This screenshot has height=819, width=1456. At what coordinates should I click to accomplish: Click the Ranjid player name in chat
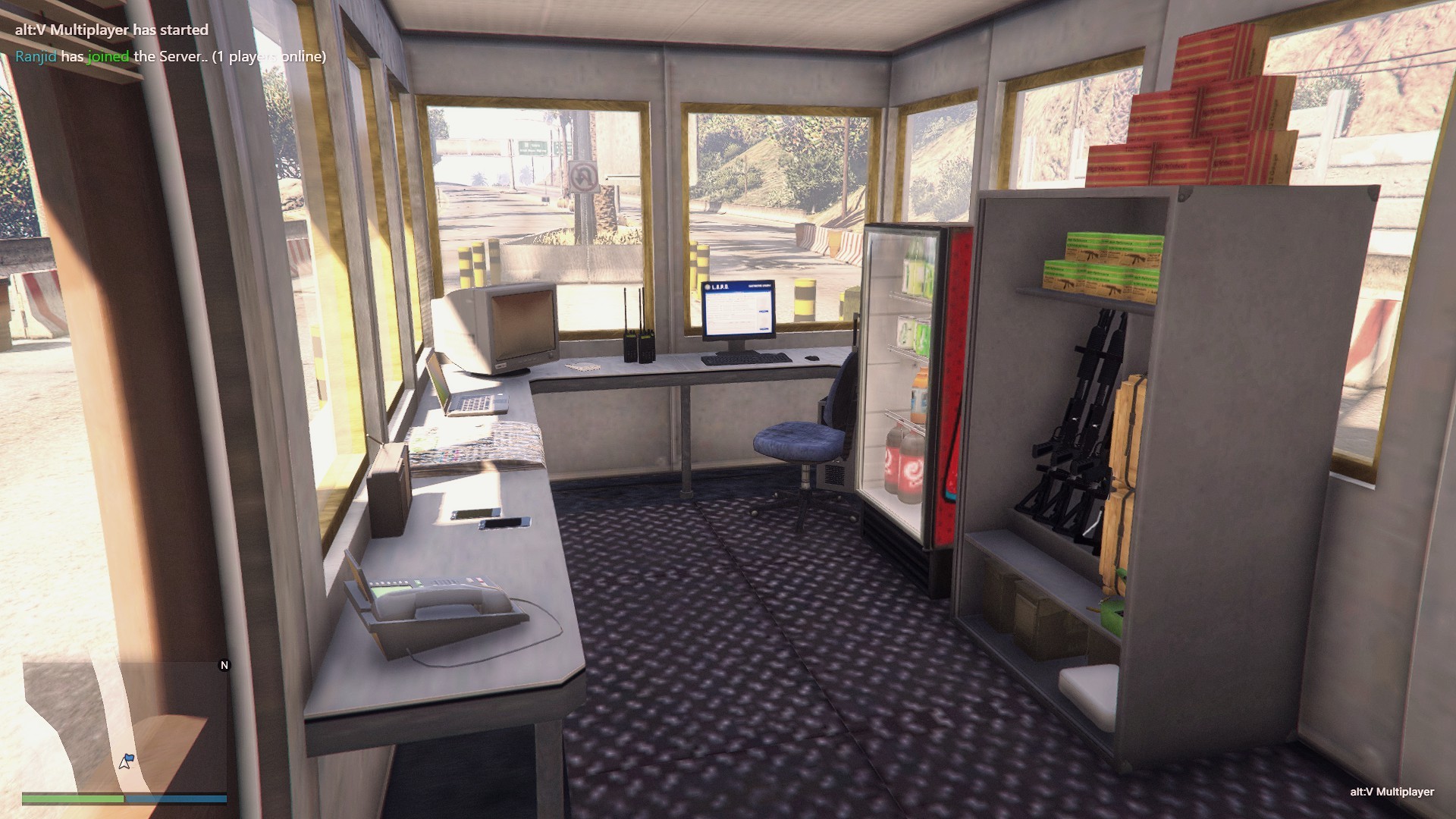coord(36,56)
